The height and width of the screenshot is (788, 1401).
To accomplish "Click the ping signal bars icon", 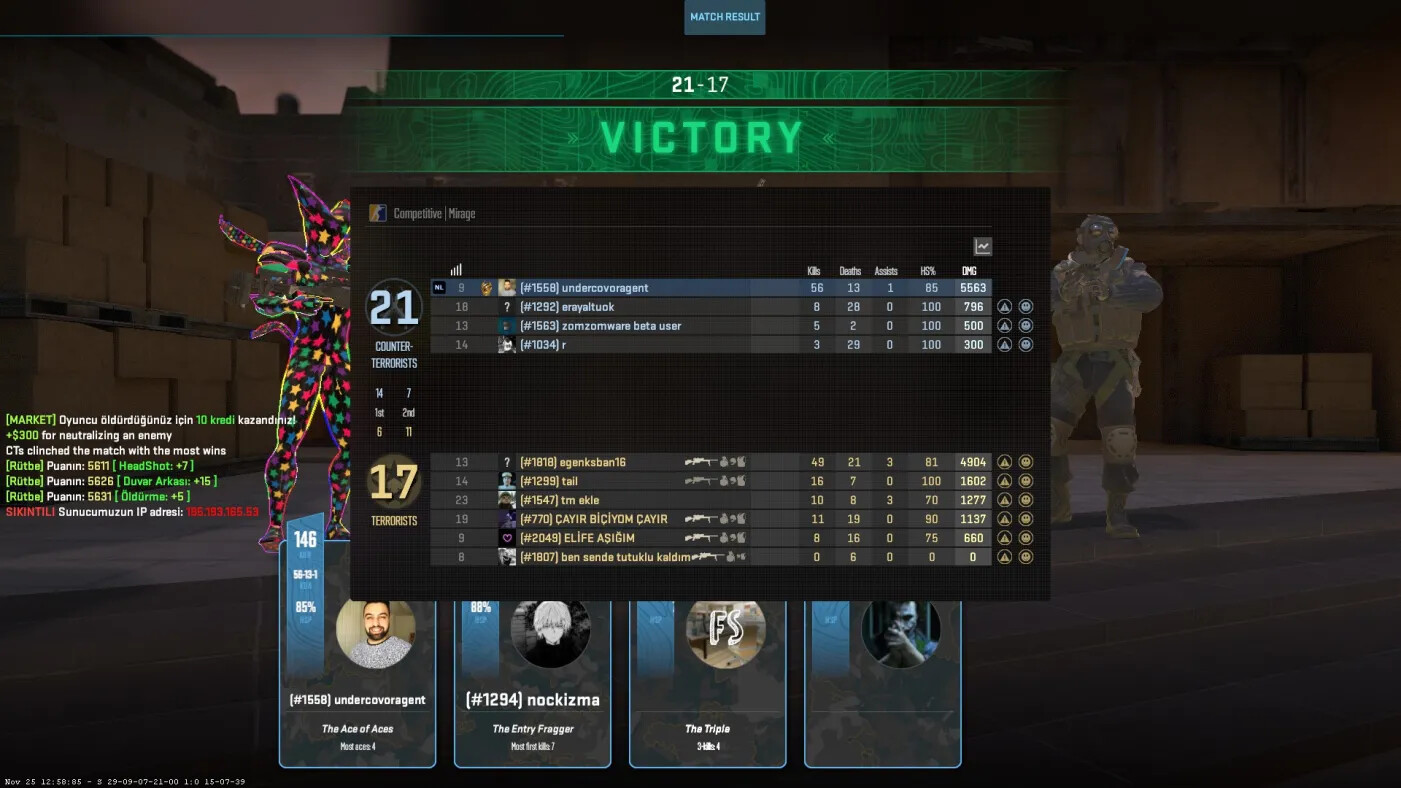I will click(x=456, y=270).
